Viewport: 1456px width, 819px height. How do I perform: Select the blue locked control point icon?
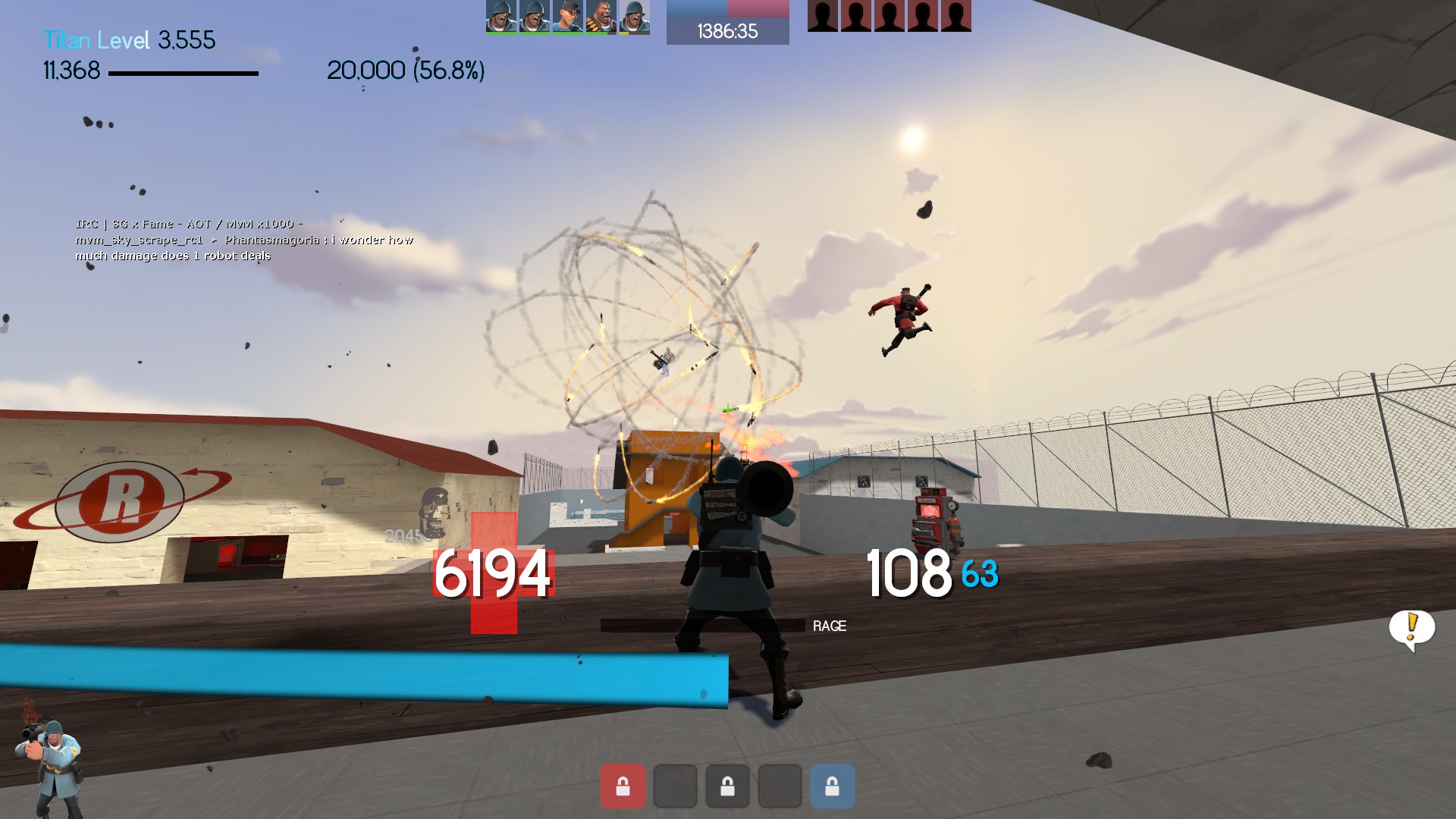(x=832, y=786)
